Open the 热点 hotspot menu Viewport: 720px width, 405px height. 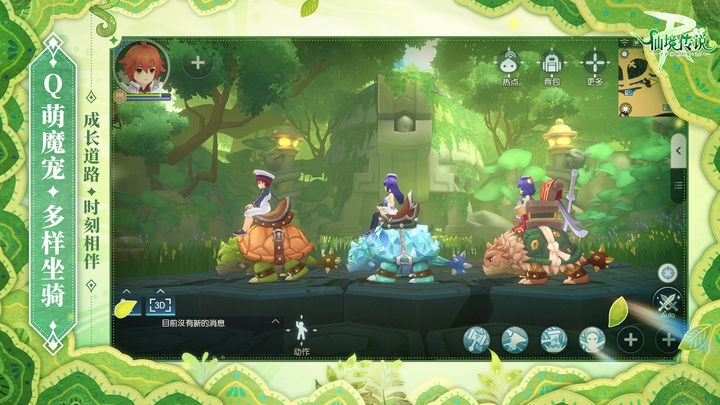pyautogui.click(x=511, y=66)
